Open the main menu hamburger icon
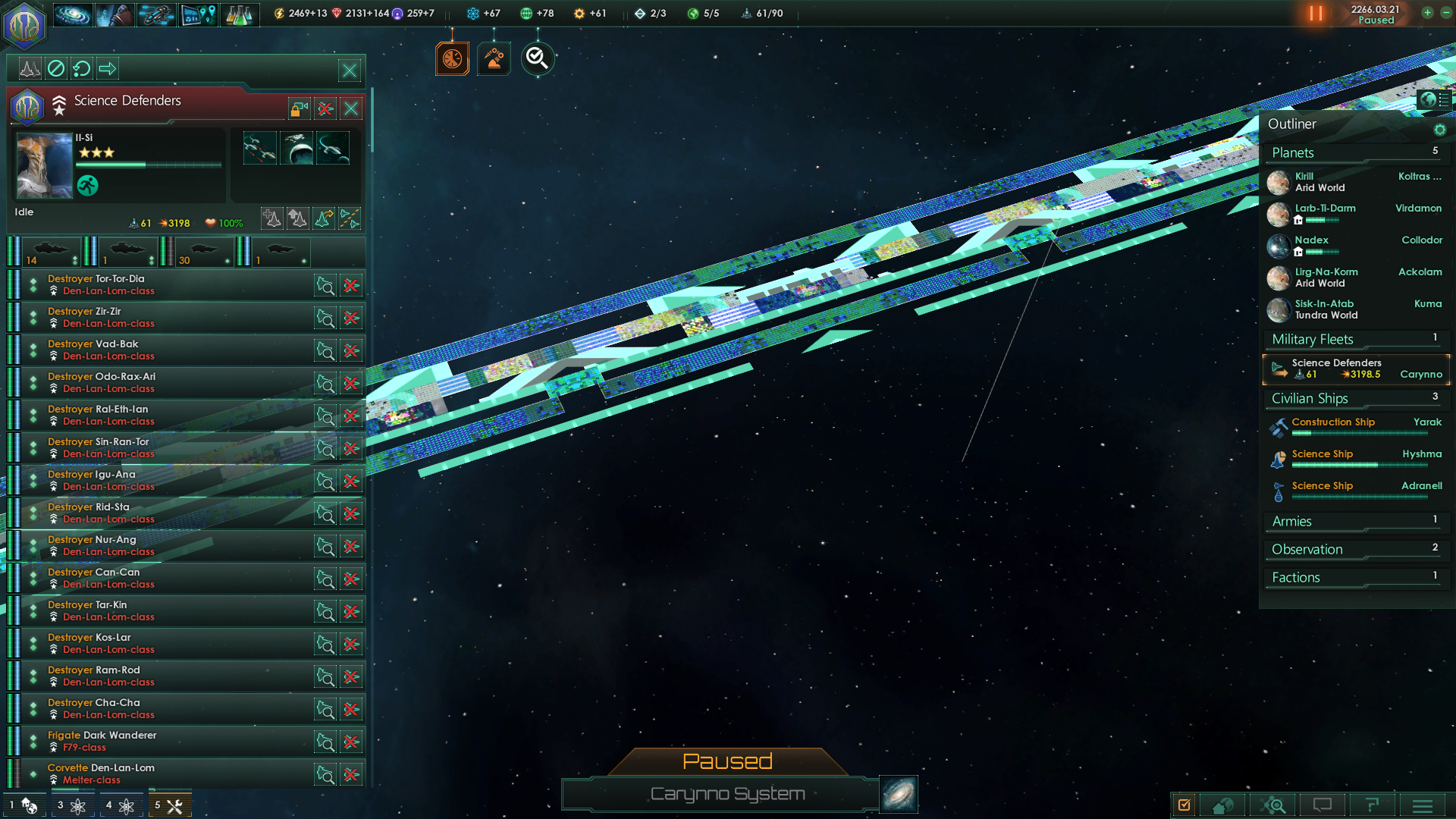The width and height of the screenshot is (1456, 819). (x=1424, y=805)
